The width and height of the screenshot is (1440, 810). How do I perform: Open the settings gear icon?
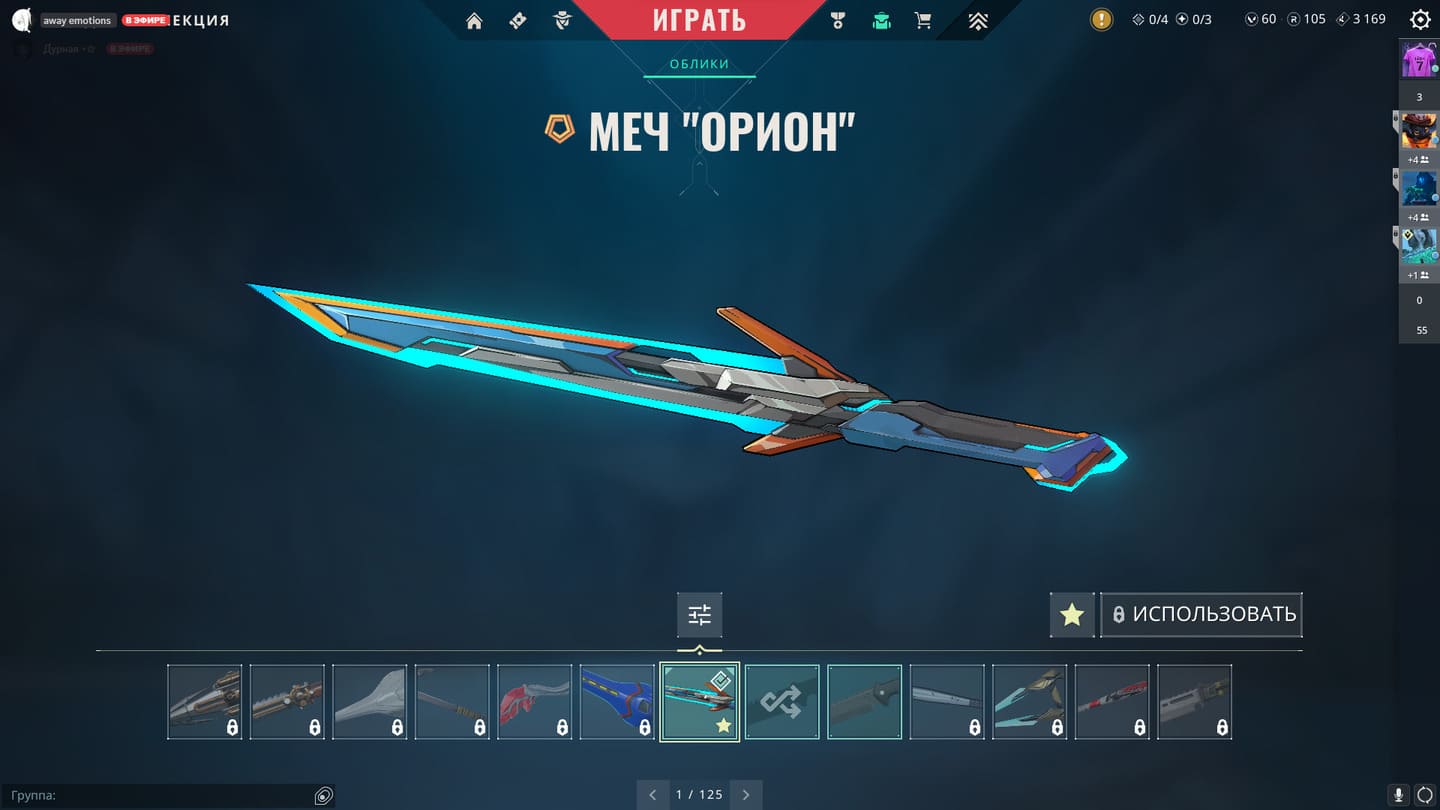[x=1419, y=20]
